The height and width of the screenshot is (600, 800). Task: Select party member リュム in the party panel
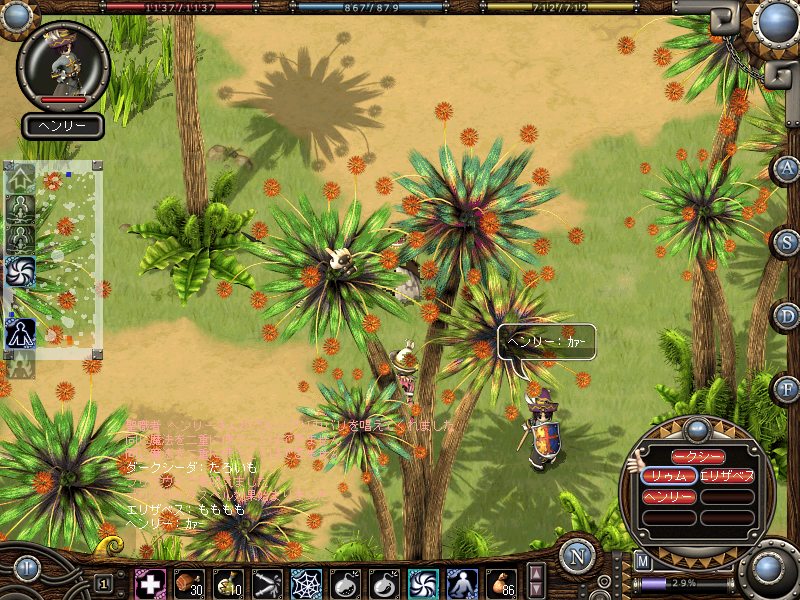pos(670,476)
